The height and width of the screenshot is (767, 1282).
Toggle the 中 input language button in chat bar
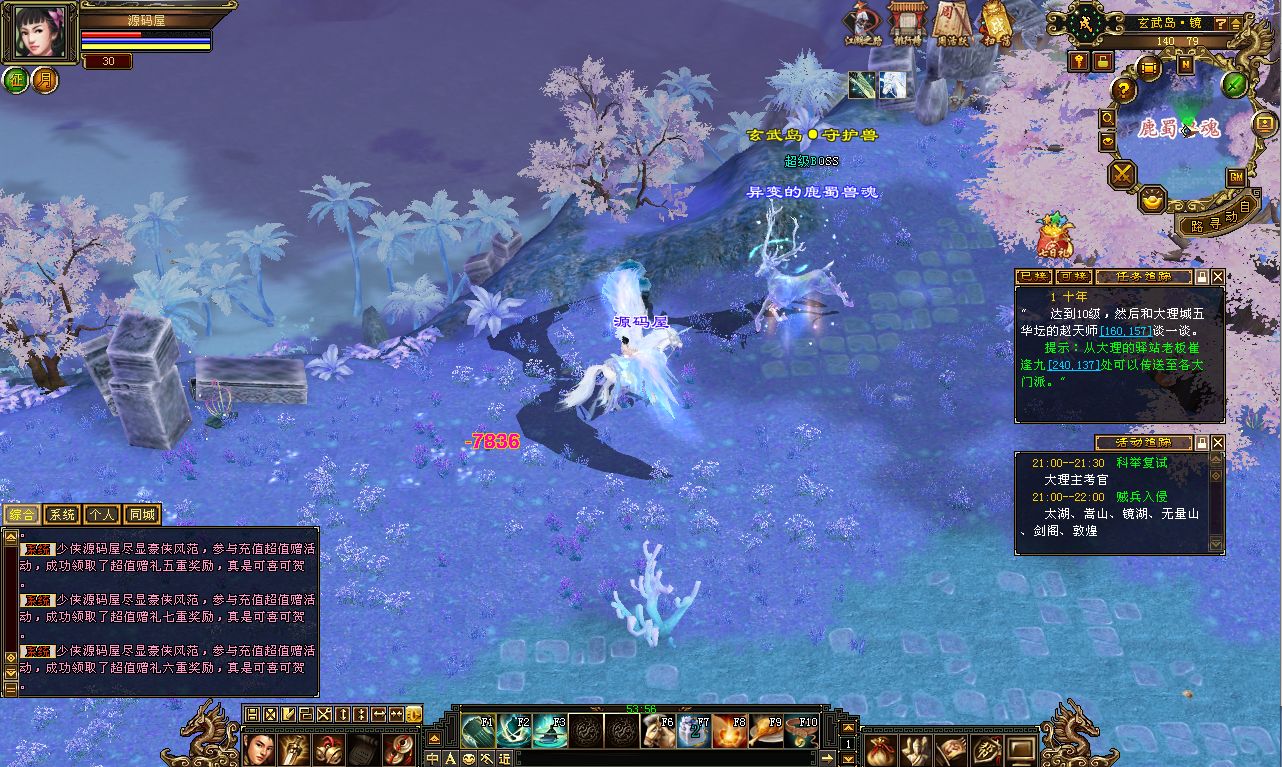point(432,758)
